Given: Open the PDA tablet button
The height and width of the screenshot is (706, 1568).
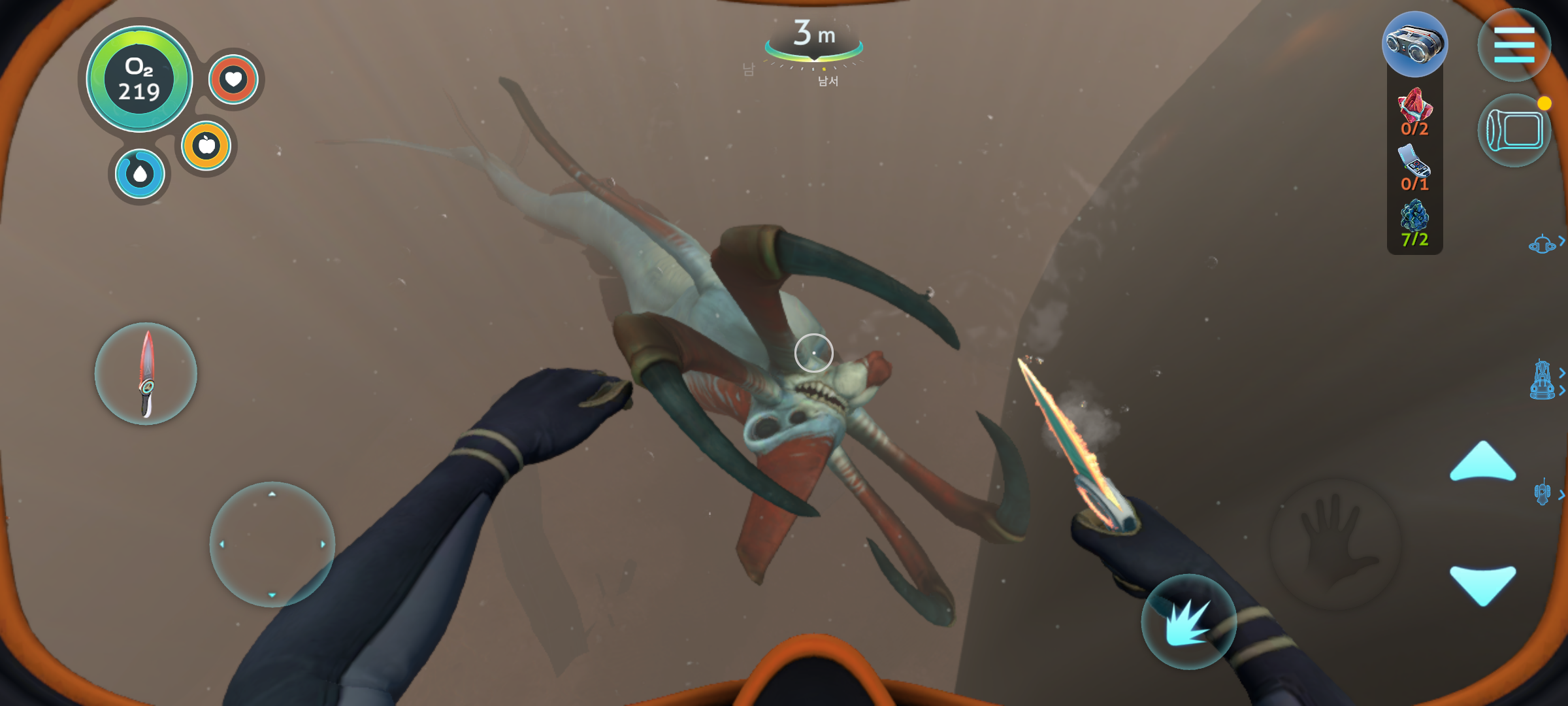Looking at the screenshot, I should [x=1513, y=130].
